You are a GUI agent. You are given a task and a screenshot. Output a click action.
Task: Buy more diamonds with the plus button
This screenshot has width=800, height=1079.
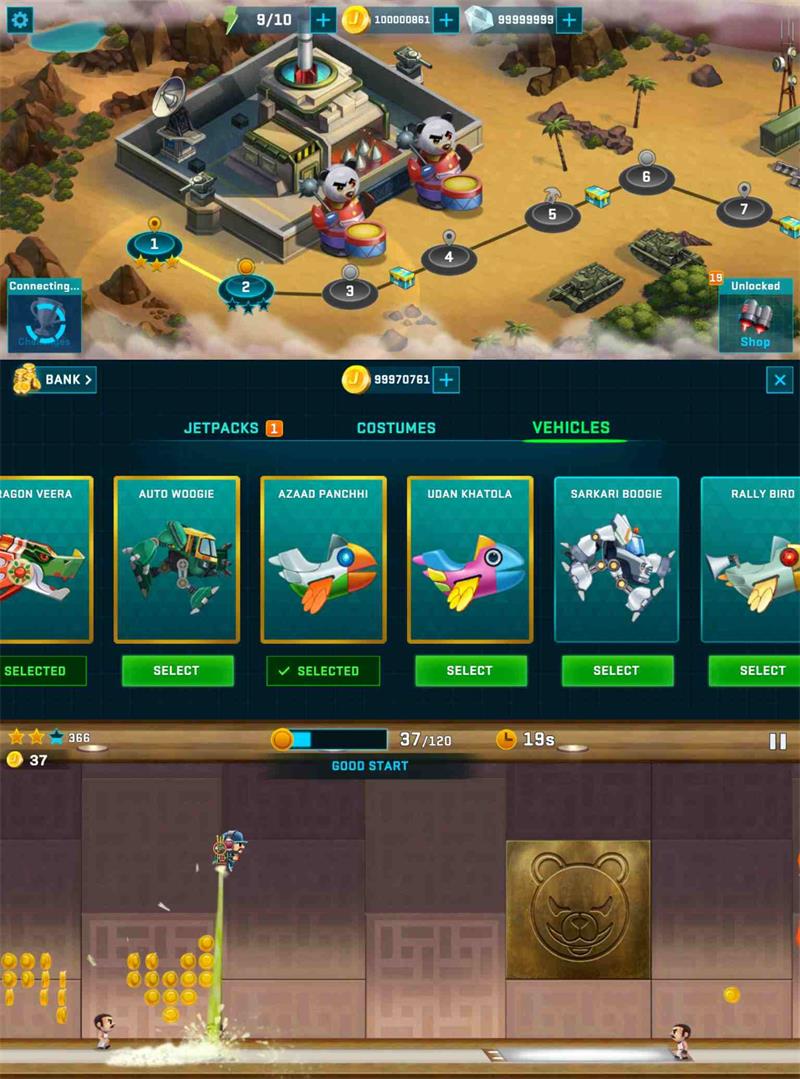568,19
